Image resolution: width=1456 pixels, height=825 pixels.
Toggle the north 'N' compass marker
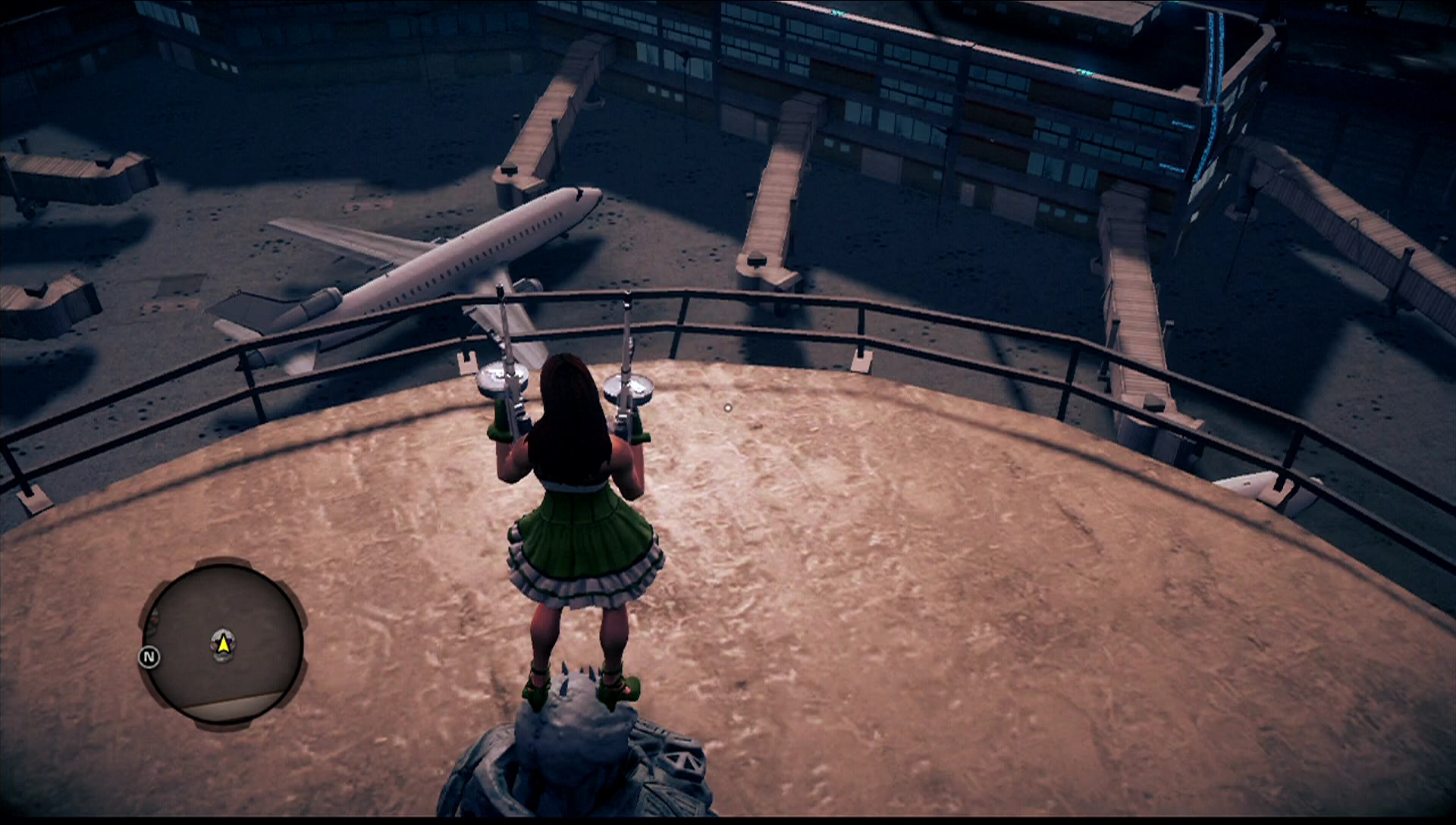[149, 657]
